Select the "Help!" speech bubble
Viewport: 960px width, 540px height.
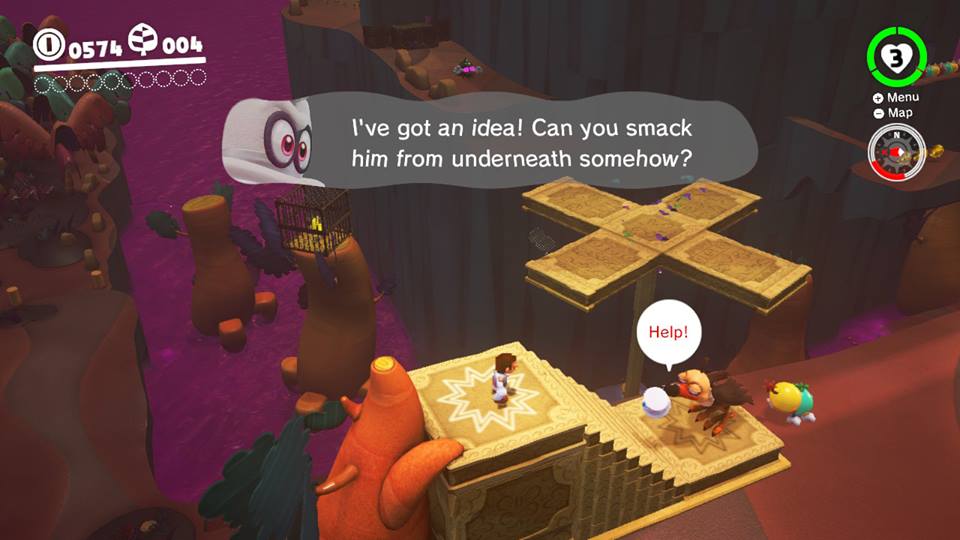(668, 332)
